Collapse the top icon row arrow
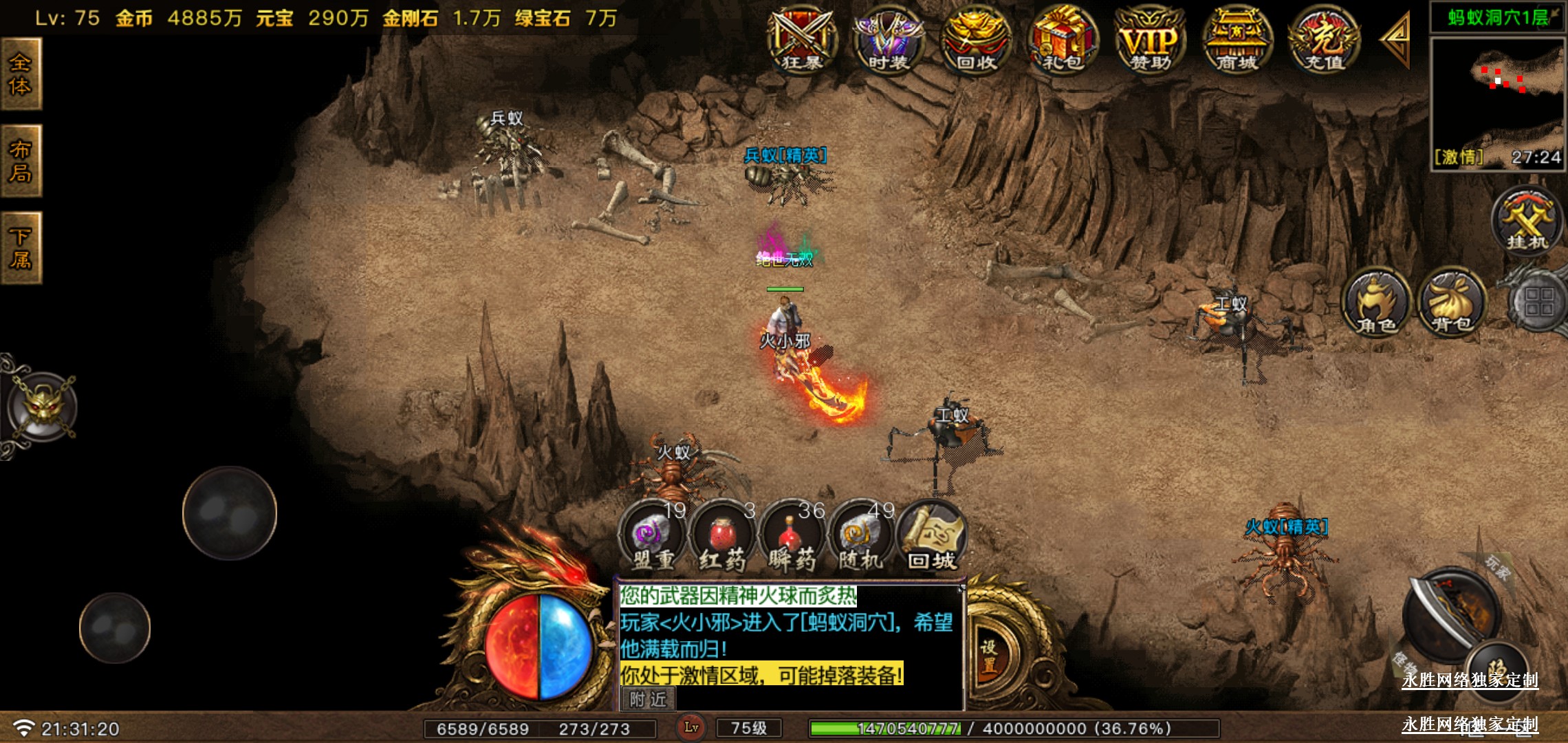 click(x=1396, y=39)
